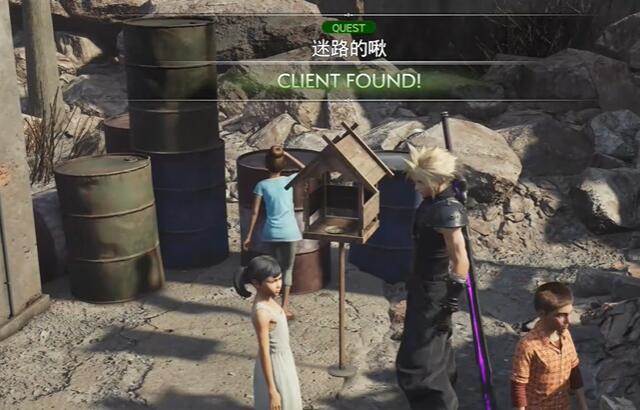Click the CLIENT FOUND! notification banner
The width and height of the screenshot is (640, 410).
point(348,80)
